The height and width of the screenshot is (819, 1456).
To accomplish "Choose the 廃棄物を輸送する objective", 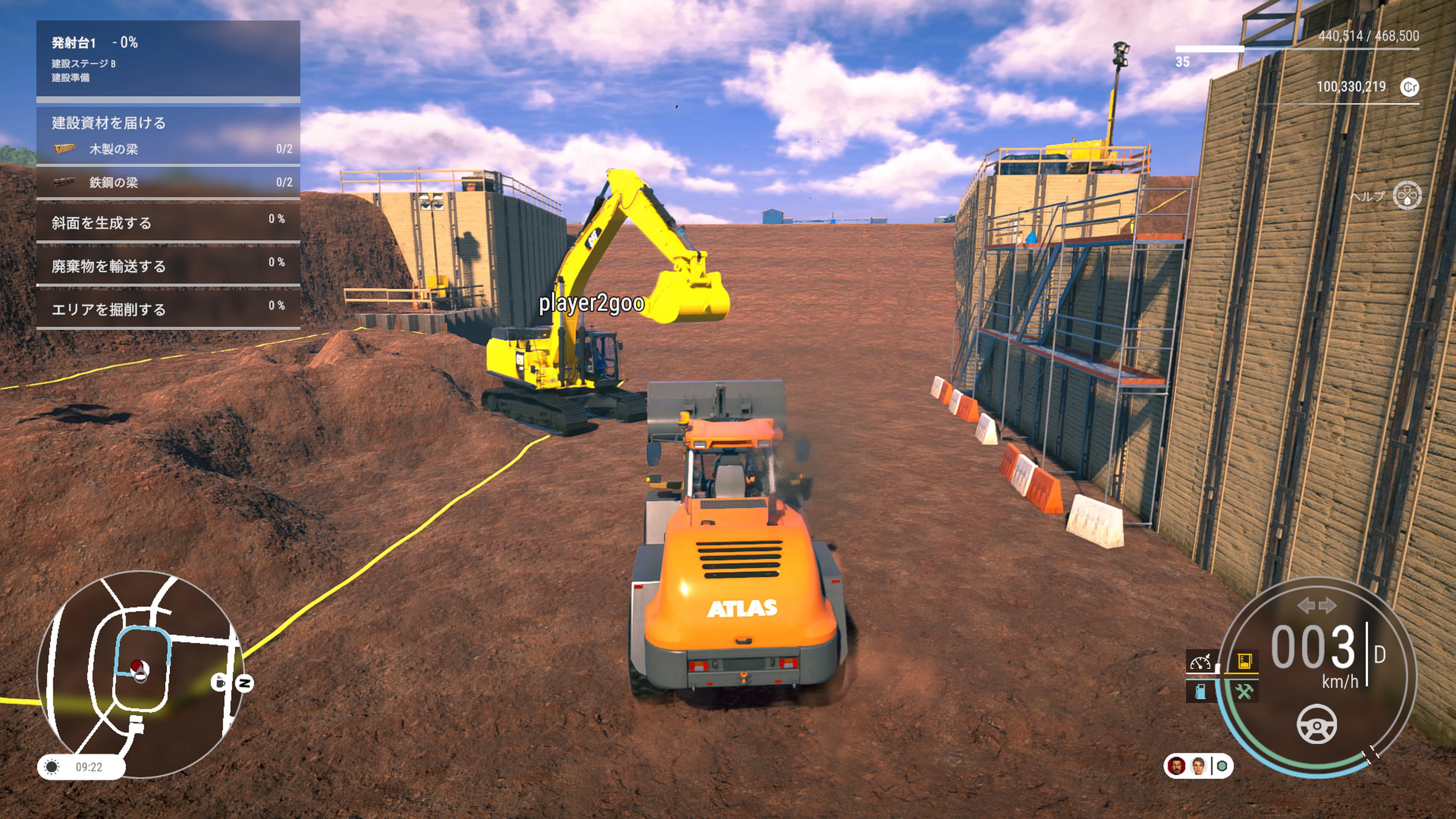I will [168, 265].
